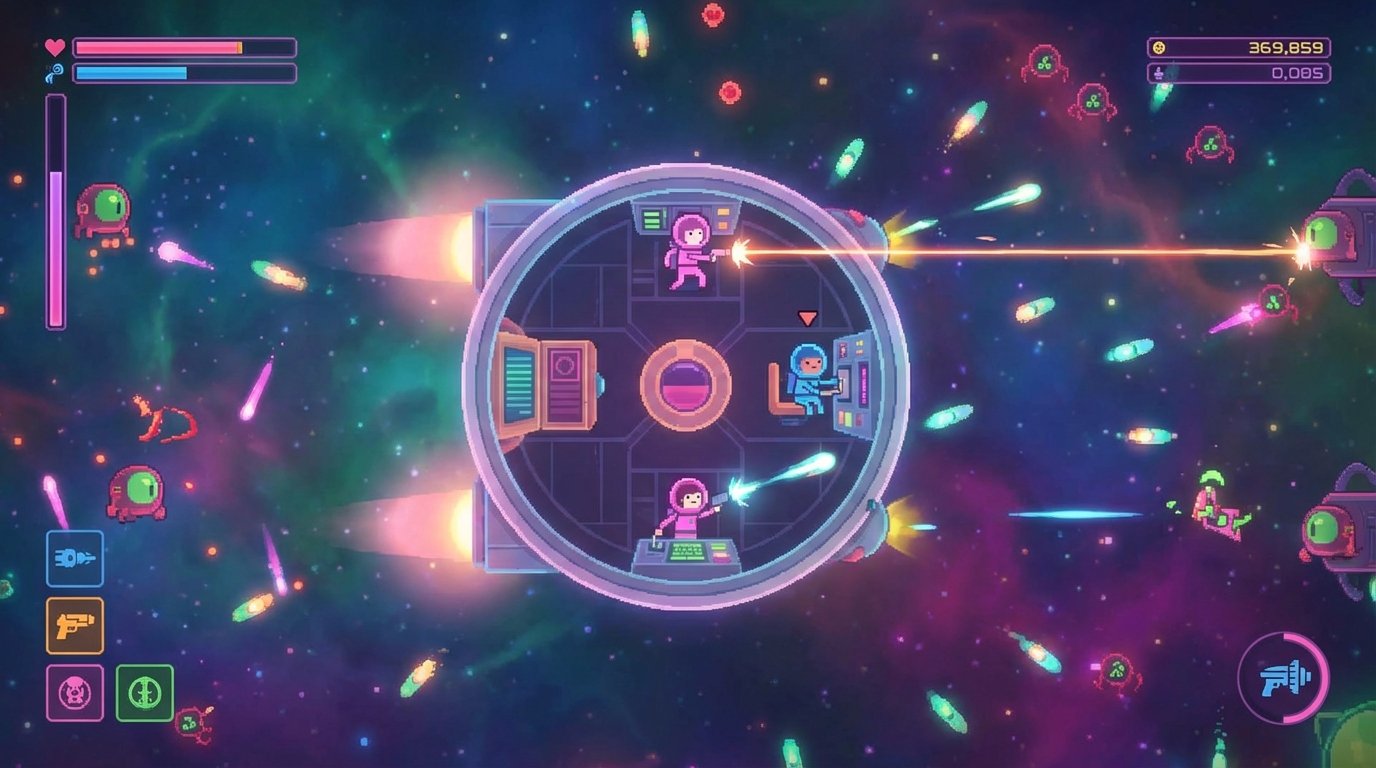Click the blue shield icon under the heart
Viewport: 1376px width, 768px height.
pos(55,72)
